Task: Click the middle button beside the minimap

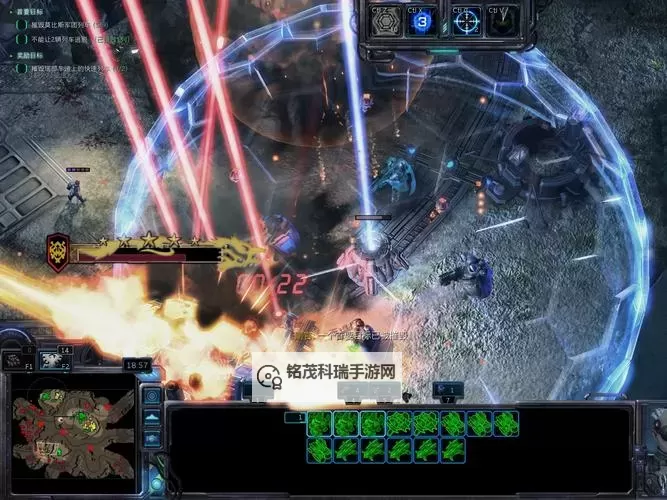Action: 152,418
